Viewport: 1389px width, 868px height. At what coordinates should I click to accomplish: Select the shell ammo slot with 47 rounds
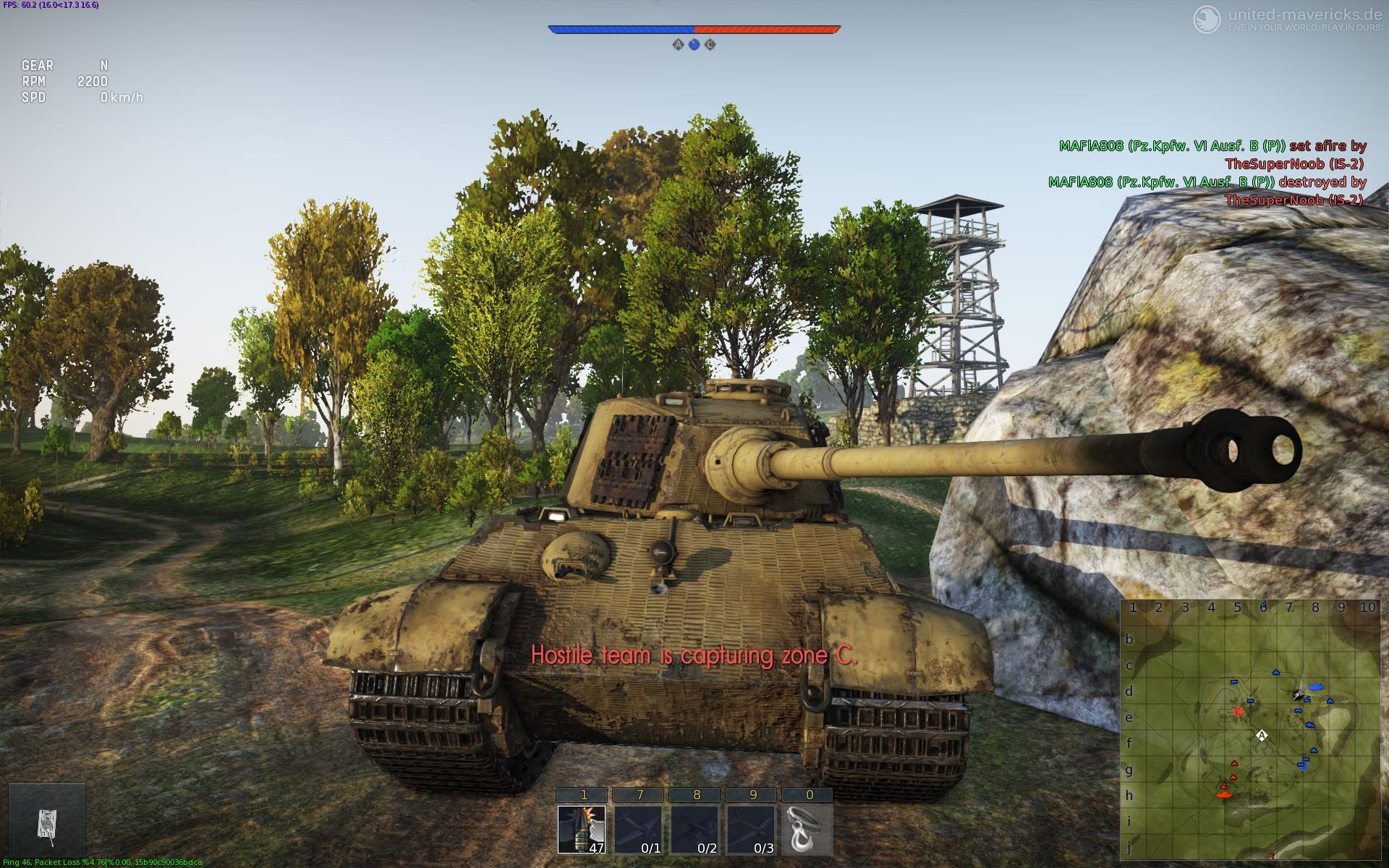pyautogui.click(x=582, y=829)
